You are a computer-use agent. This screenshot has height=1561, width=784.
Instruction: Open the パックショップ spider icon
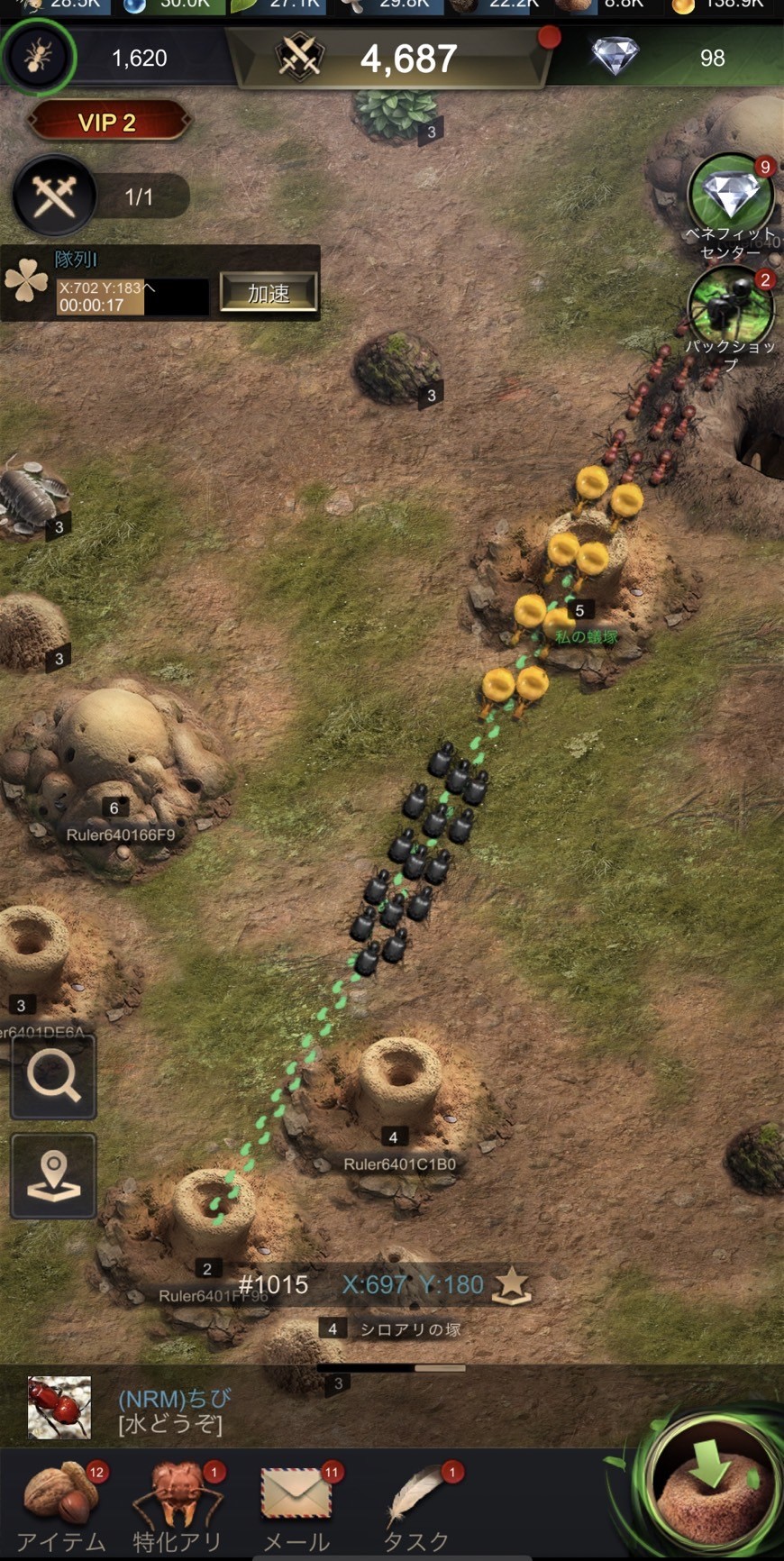tap(730, 308)
